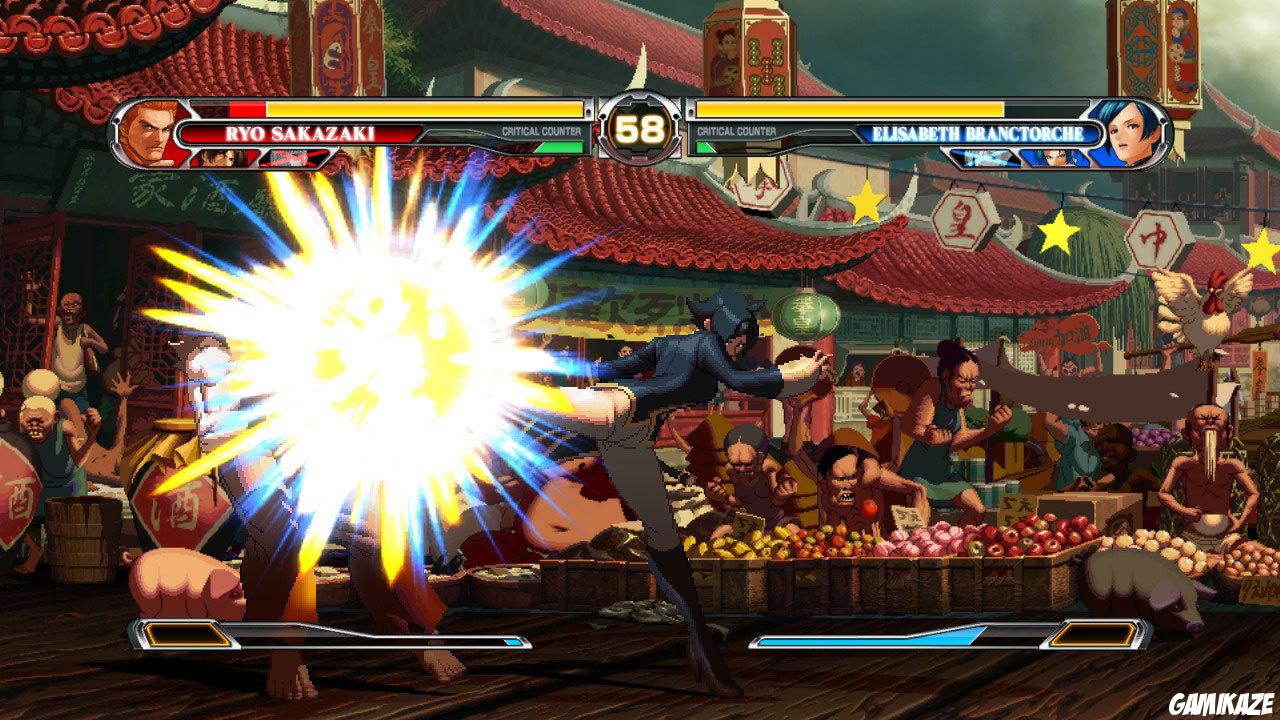Toggle the Critical Counter indicator on Ryo's side

pos(542,130)
